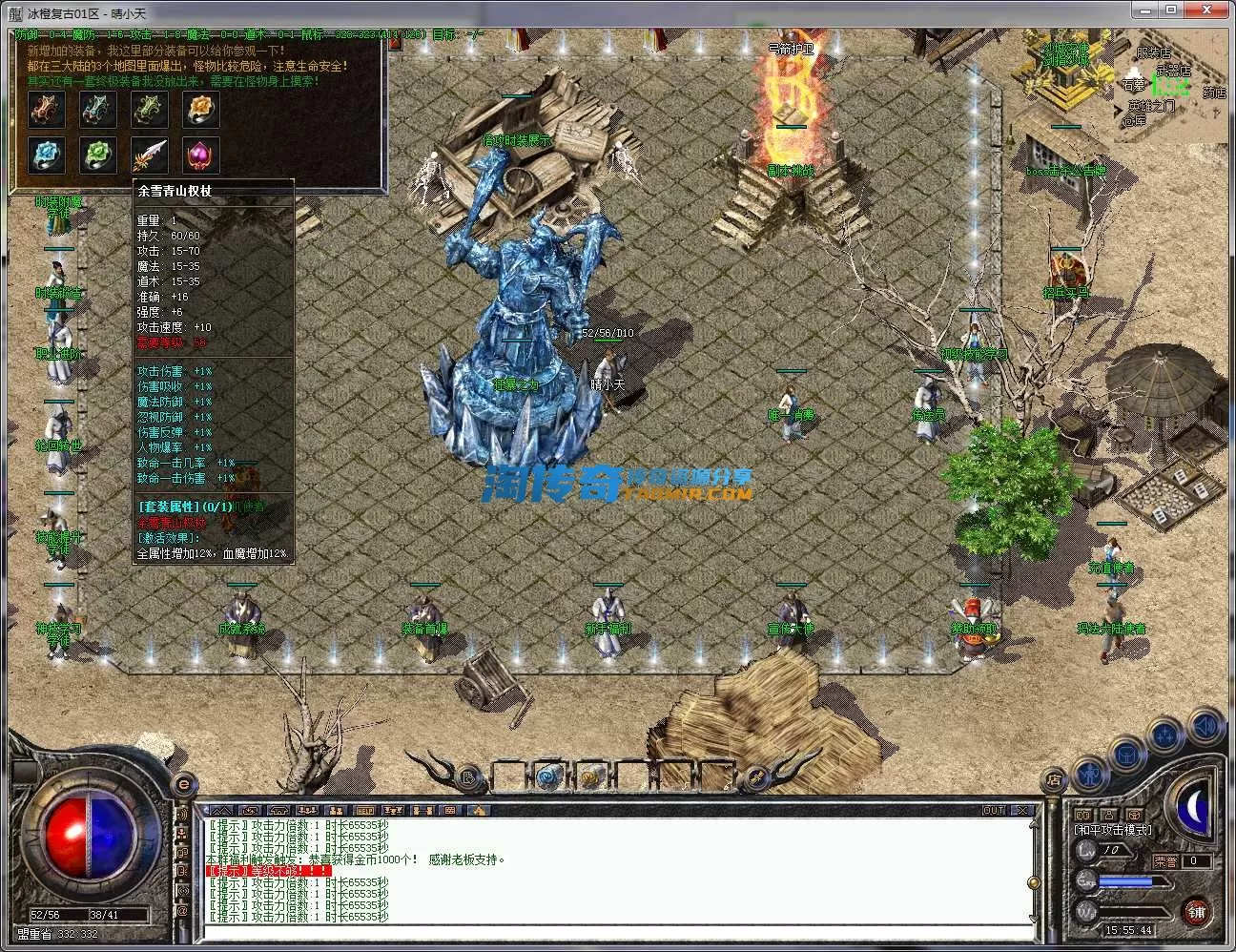The image size is (1236, 952).
Task: Choose the white feathered staff weapon icon
Action: coord(150,154)
